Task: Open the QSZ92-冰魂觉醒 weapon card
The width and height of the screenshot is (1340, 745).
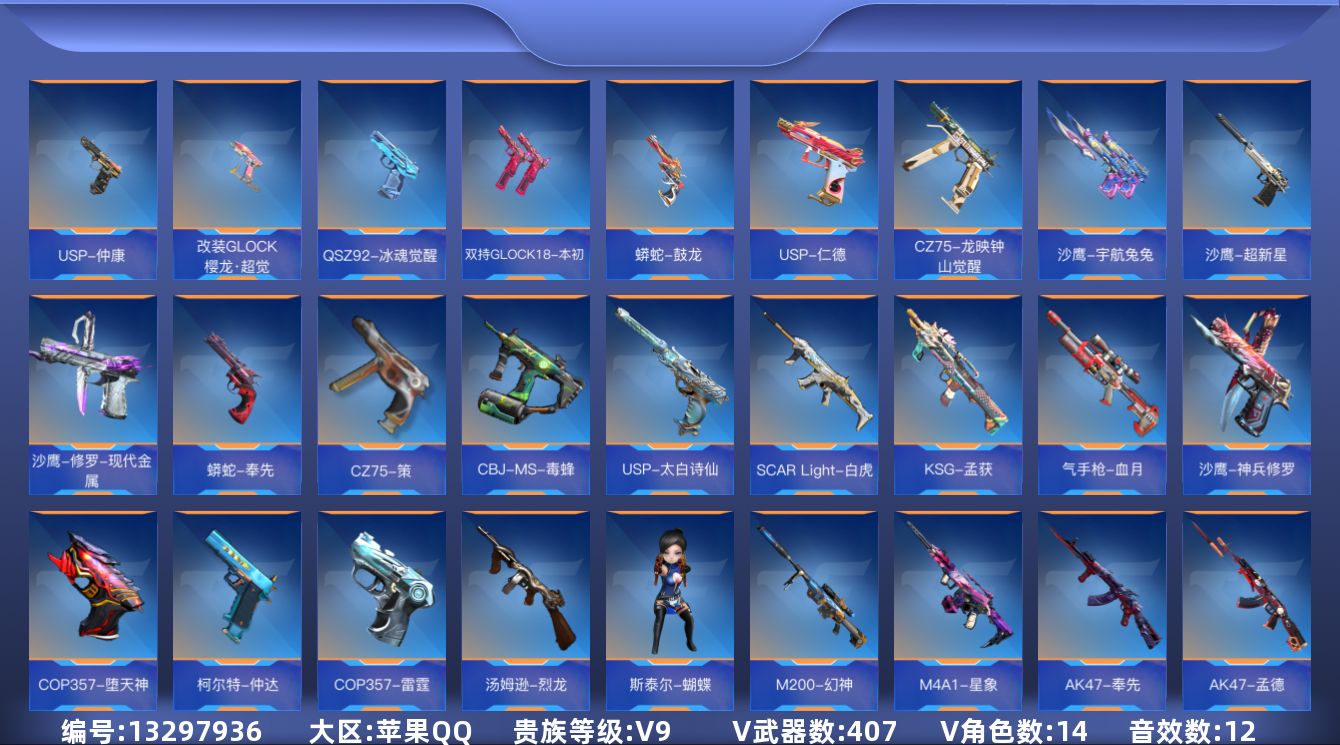Action: pyautogui.click(x=381, y=179)
